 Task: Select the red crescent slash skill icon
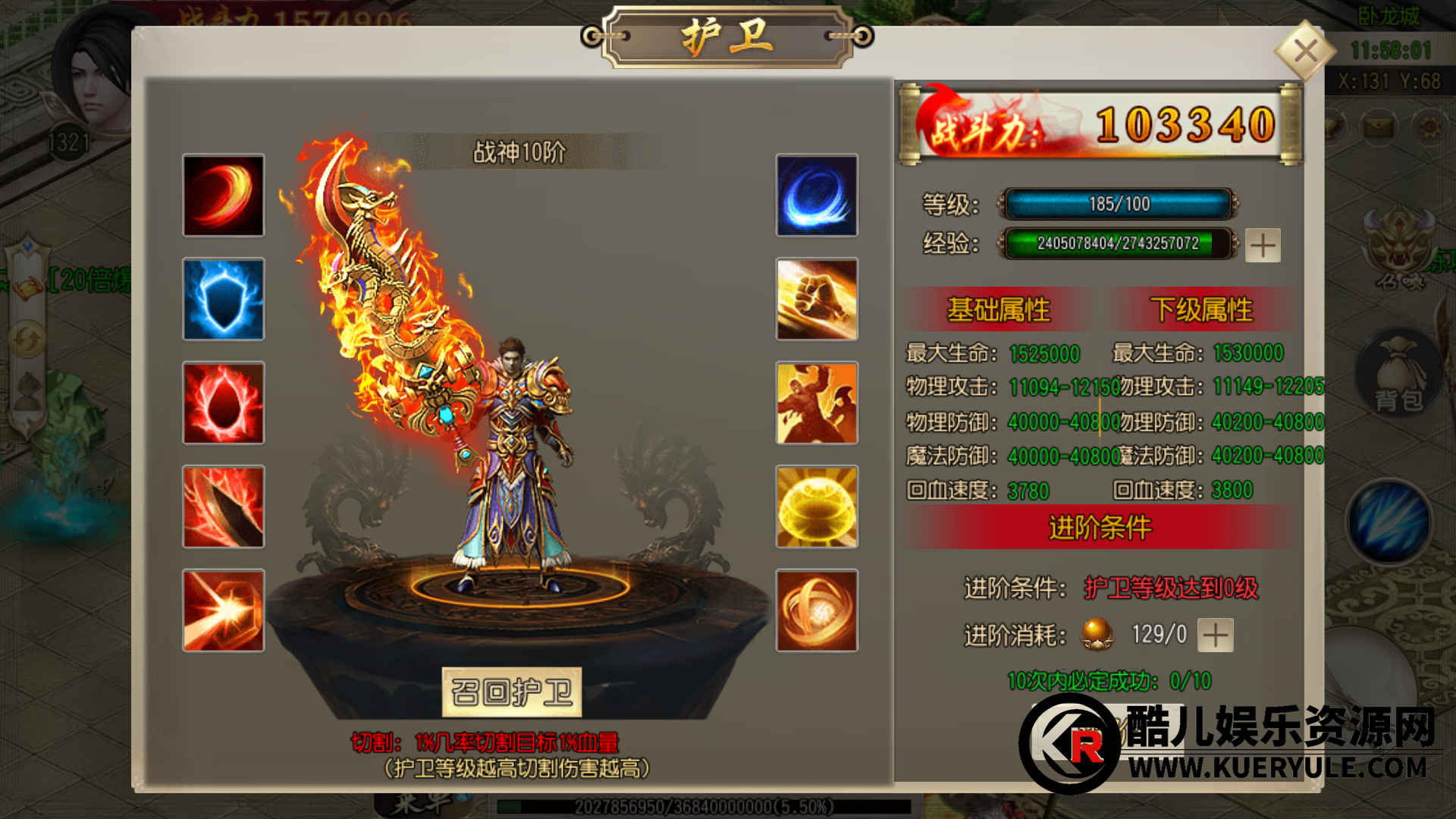224,196
